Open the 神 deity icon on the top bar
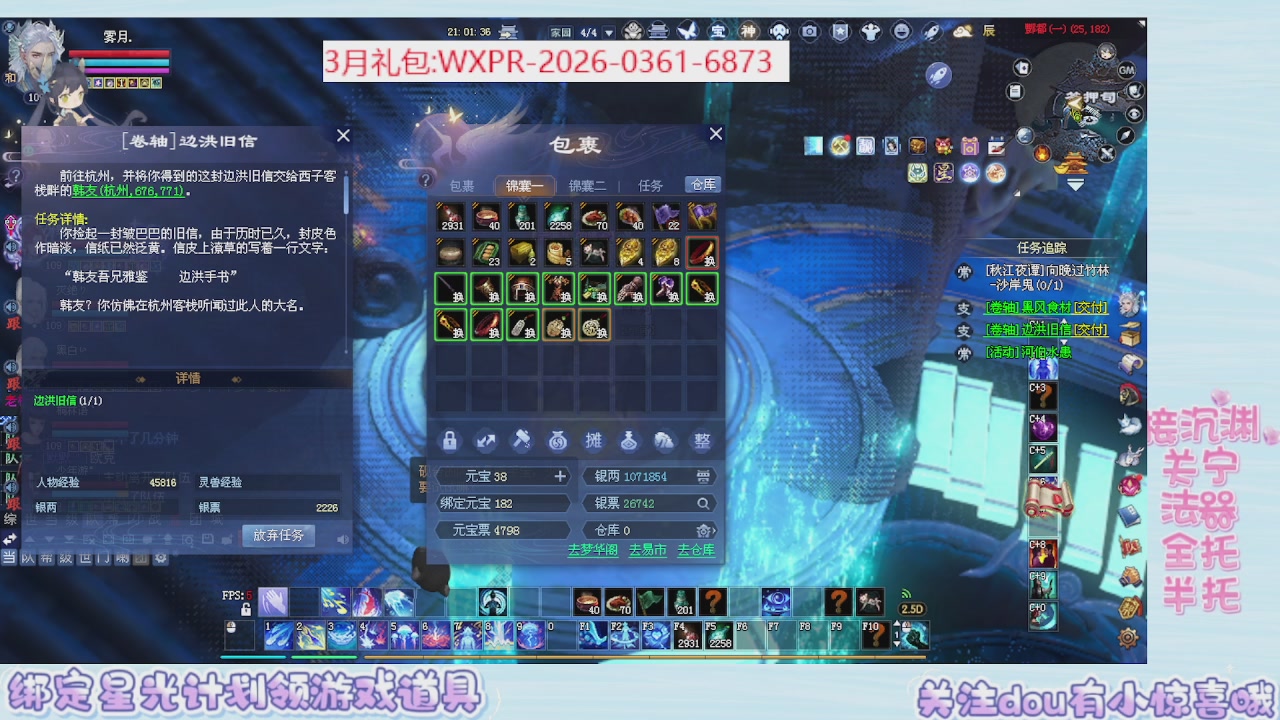1280x720 pixels. [x=747, y=31]
